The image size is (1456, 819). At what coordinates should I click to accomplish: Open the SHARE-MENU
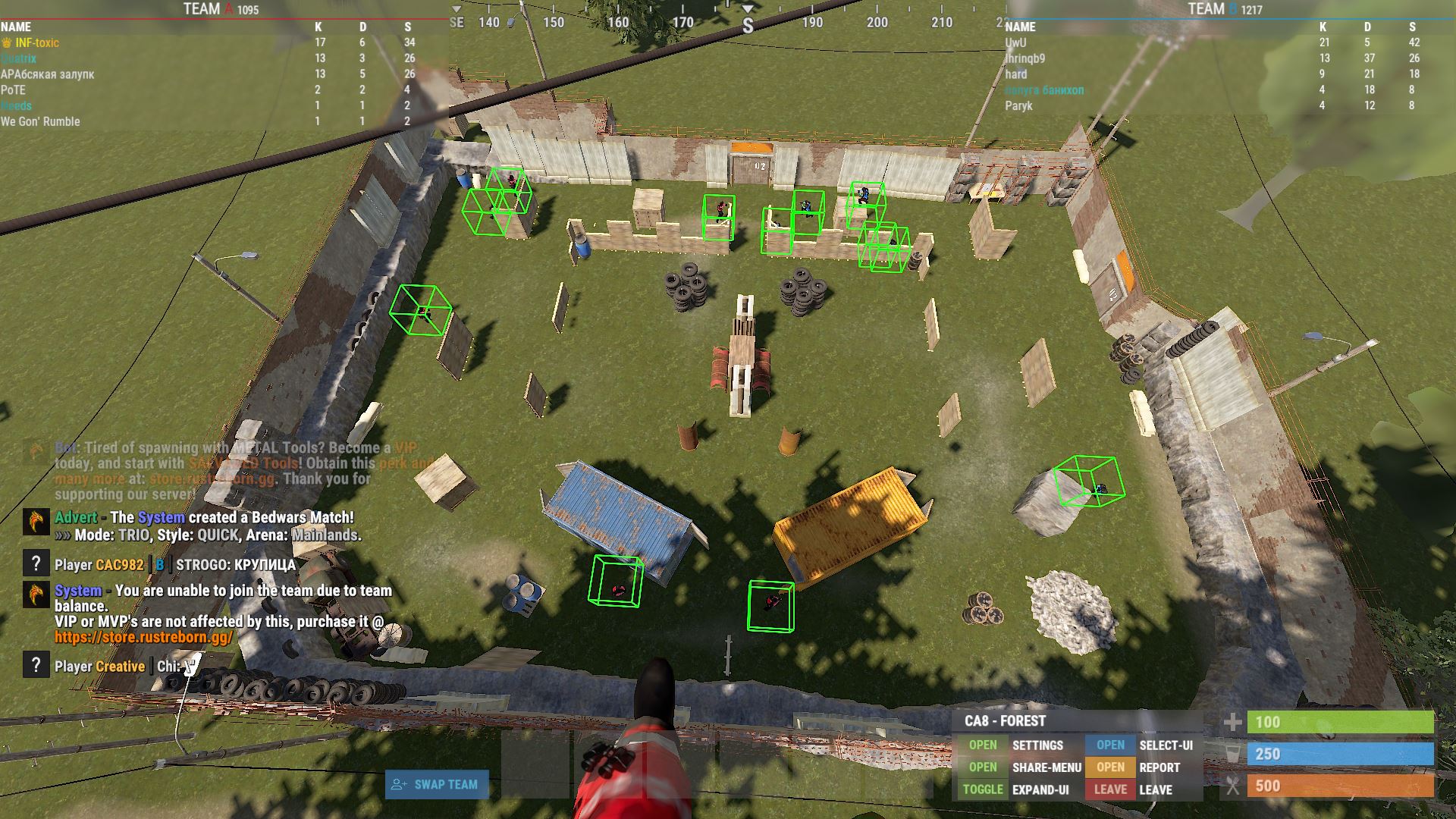(983, 767)
